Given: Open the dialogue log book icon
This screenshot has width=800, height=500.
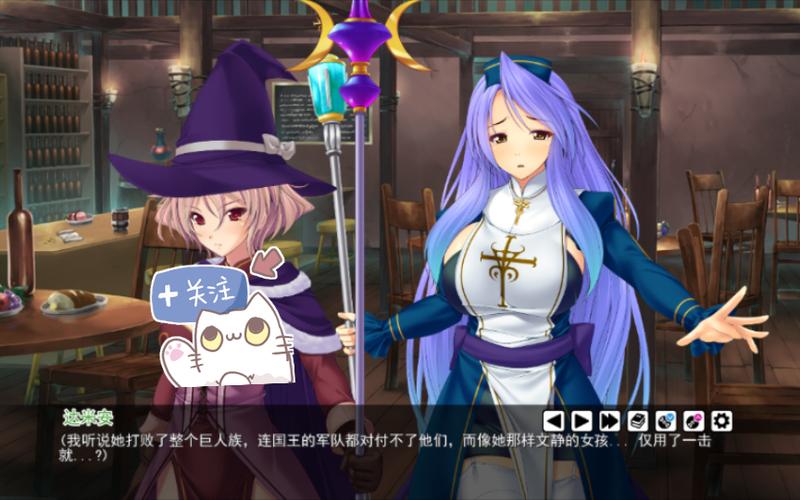Looking at the screenshot, I should coord(637,421).
